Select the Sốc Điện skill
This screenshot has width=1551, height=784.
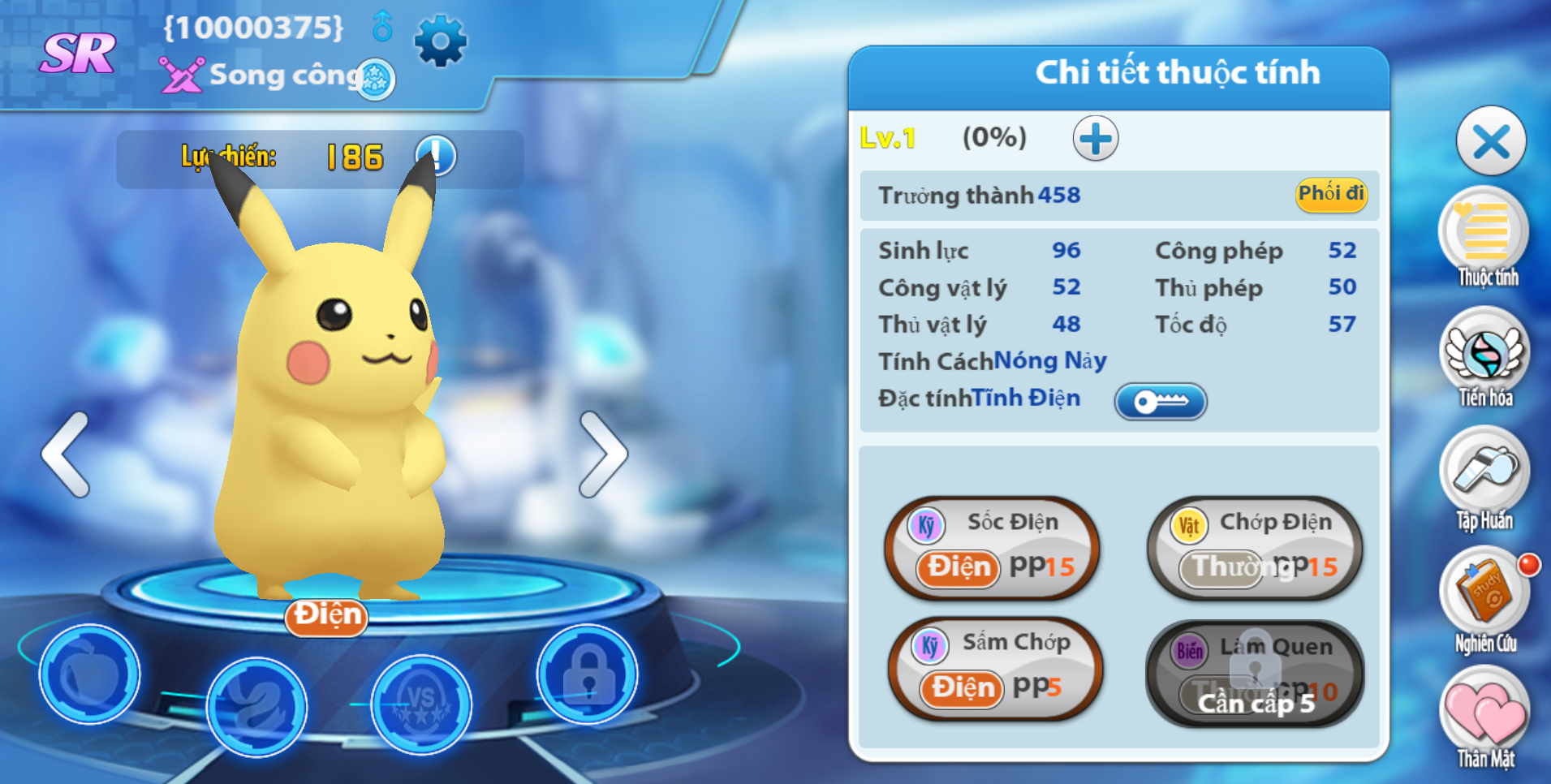click(x=993, y=548)
